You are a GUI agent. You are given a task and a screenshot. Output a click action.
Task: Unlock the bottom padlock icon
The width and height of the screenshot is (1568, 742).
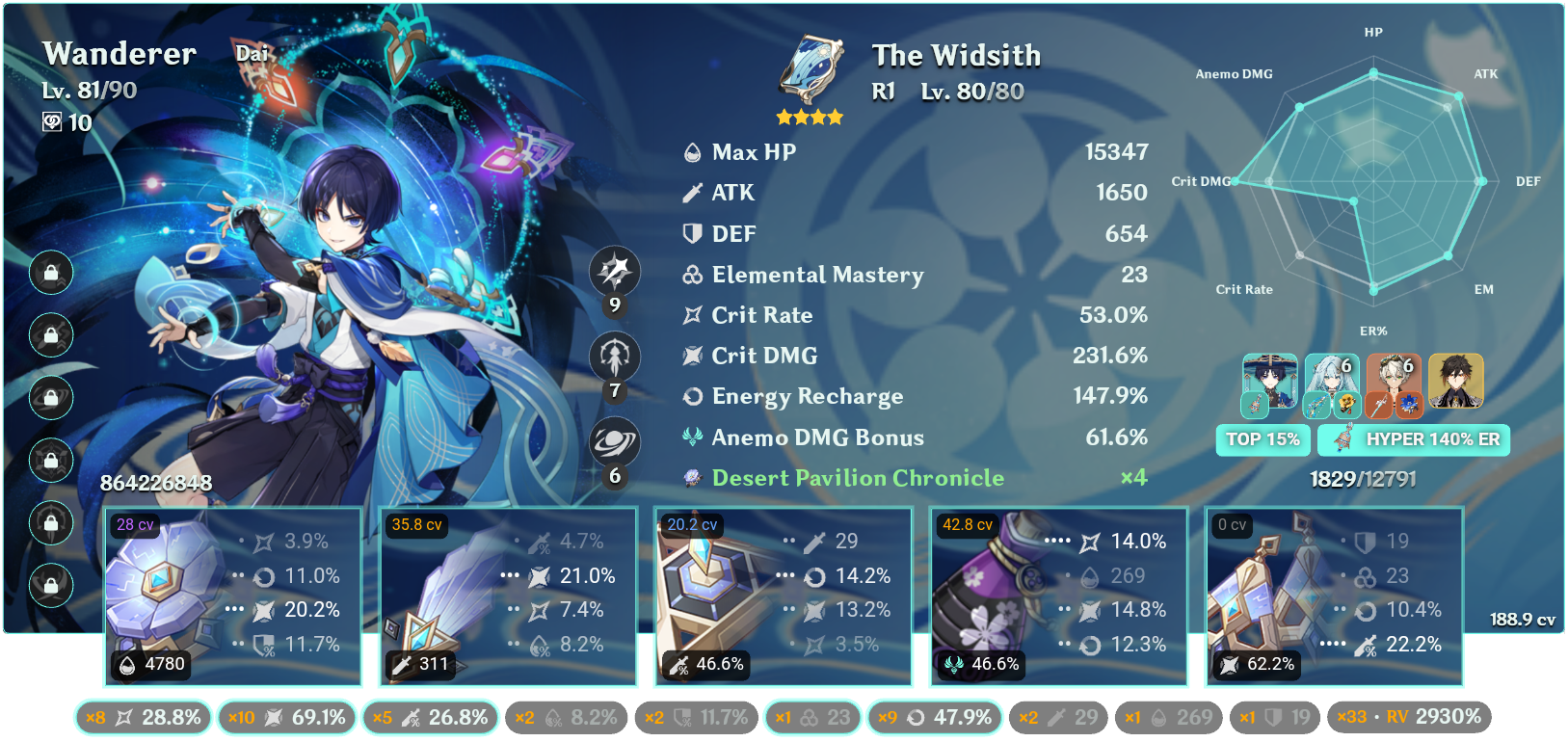pos(50,585)
